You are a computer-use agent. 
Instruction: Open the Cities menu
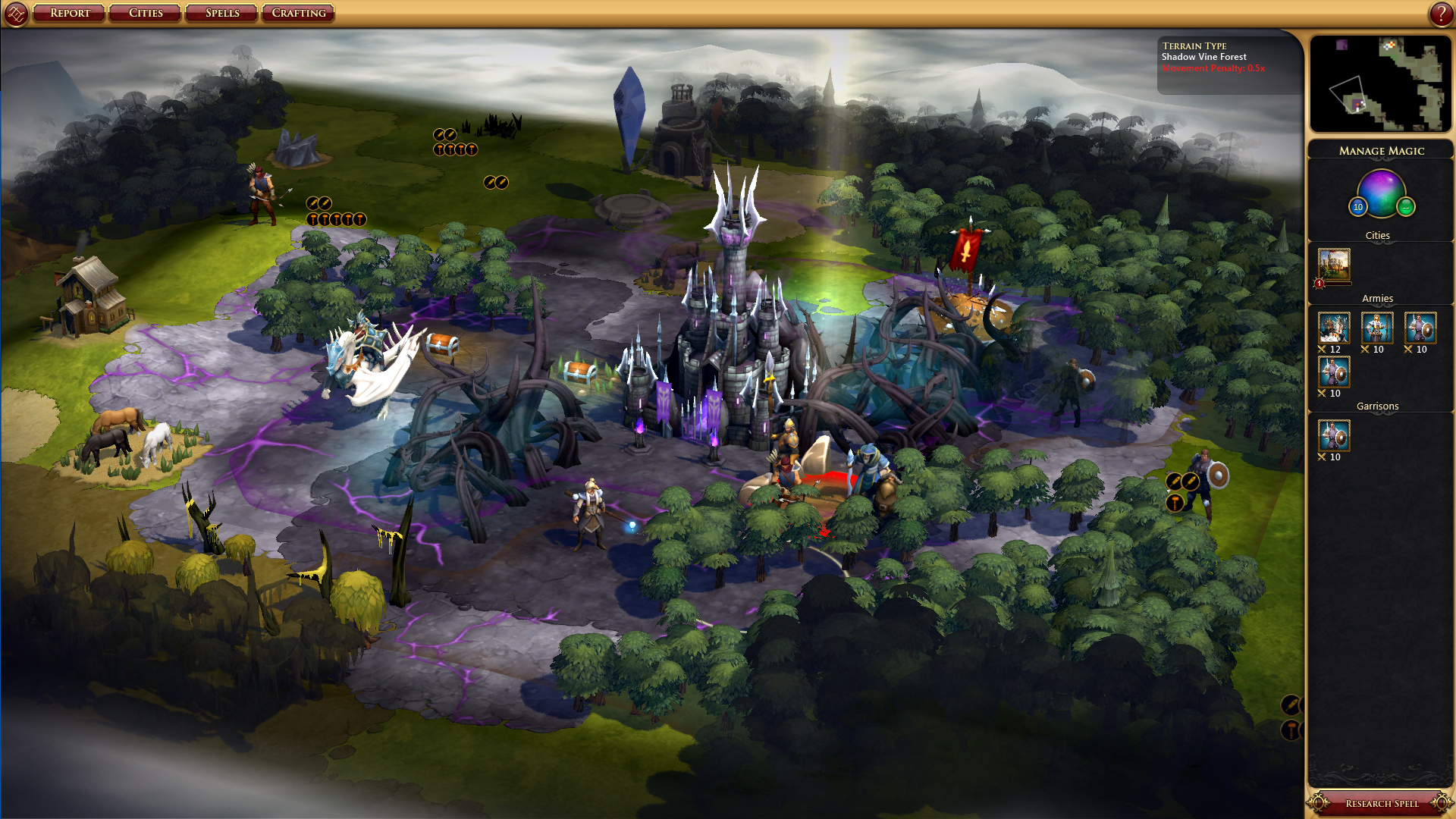[146, 13]
